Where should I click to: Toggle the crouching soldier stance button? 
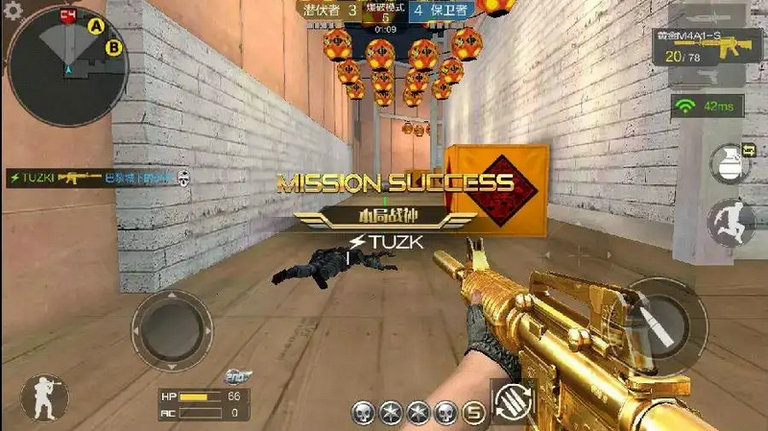(45, 396)
